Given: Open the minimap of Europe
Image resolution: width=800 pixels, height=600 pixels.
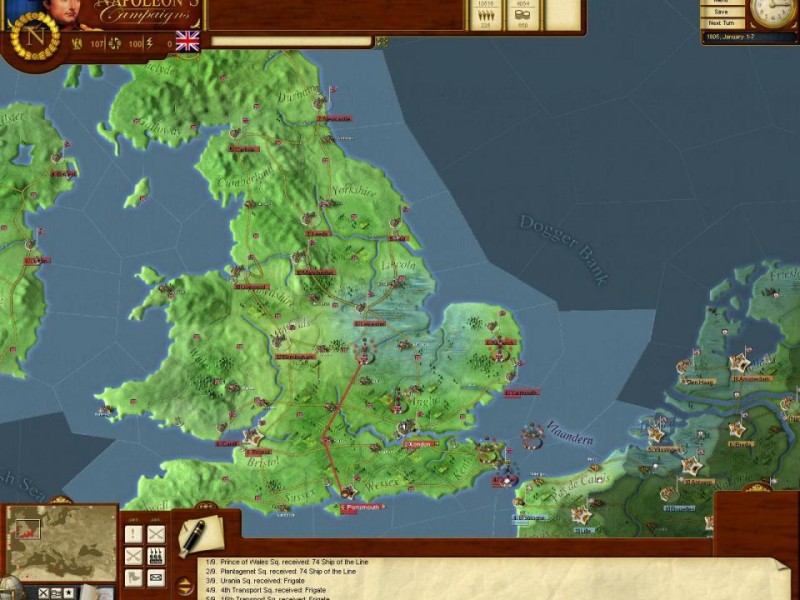Looking at the screenshot, I should point(62,541).
